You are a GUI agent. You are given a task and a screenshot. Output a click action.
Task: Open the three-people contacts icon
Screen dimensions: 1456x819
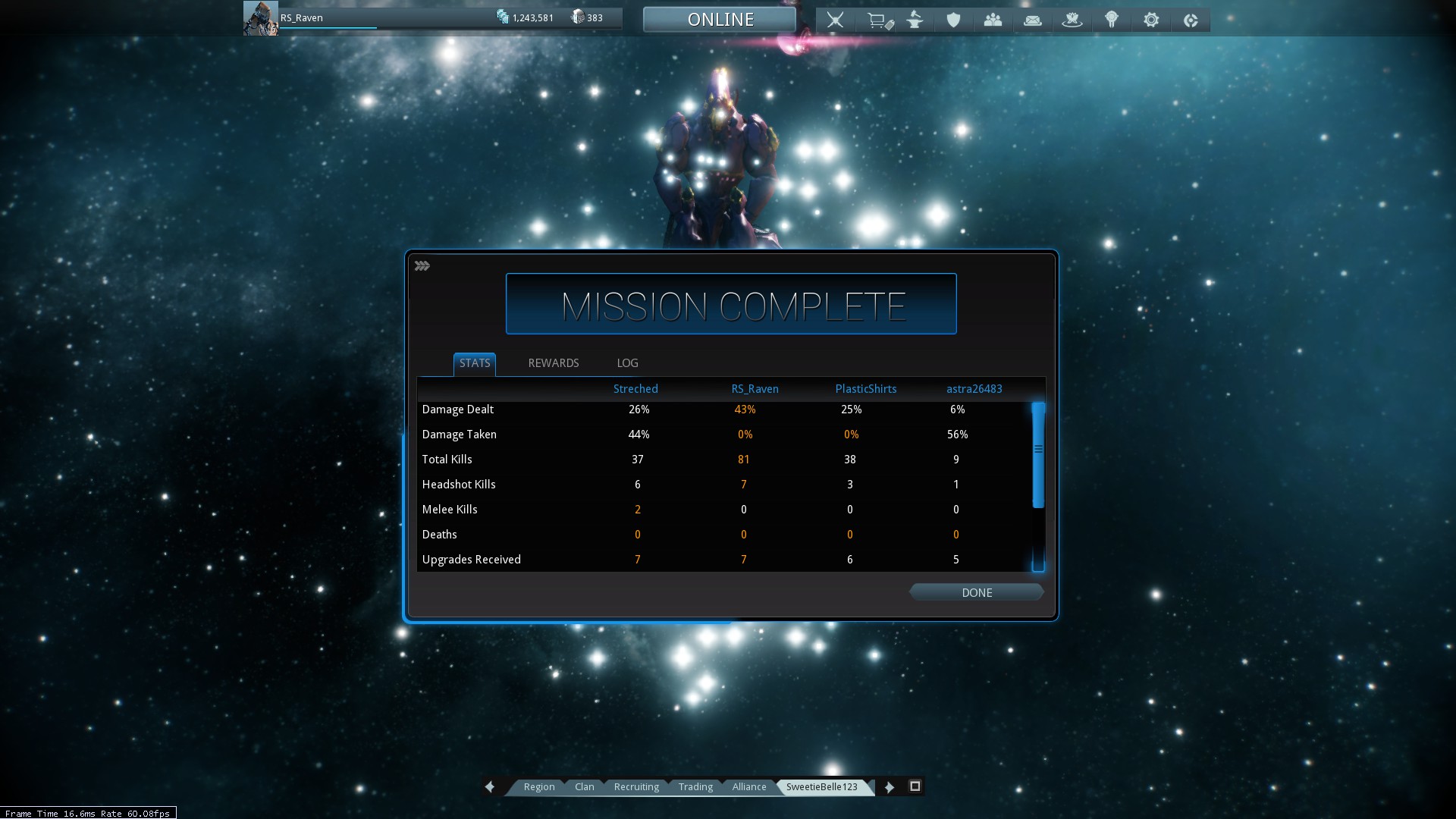993,20
